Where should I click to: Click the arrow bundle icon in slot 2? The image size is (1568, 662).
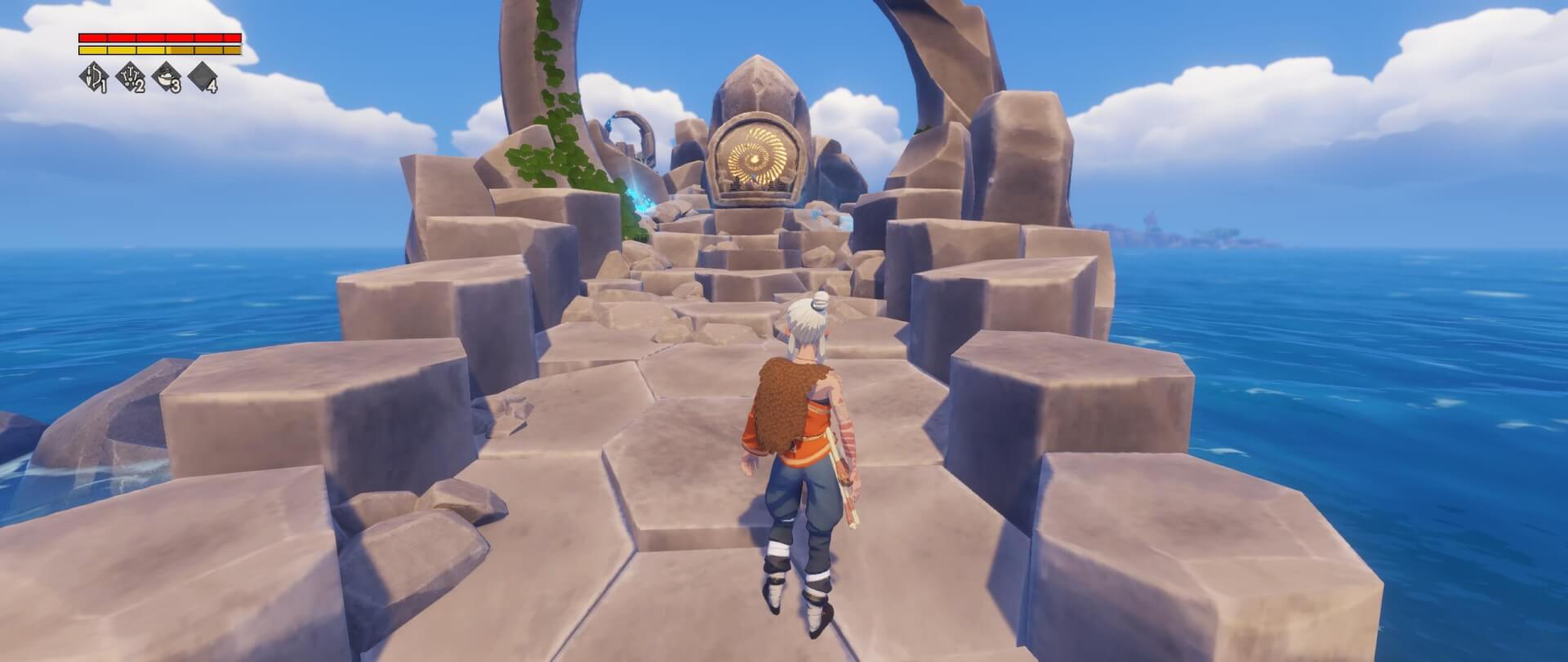point(129,75)
